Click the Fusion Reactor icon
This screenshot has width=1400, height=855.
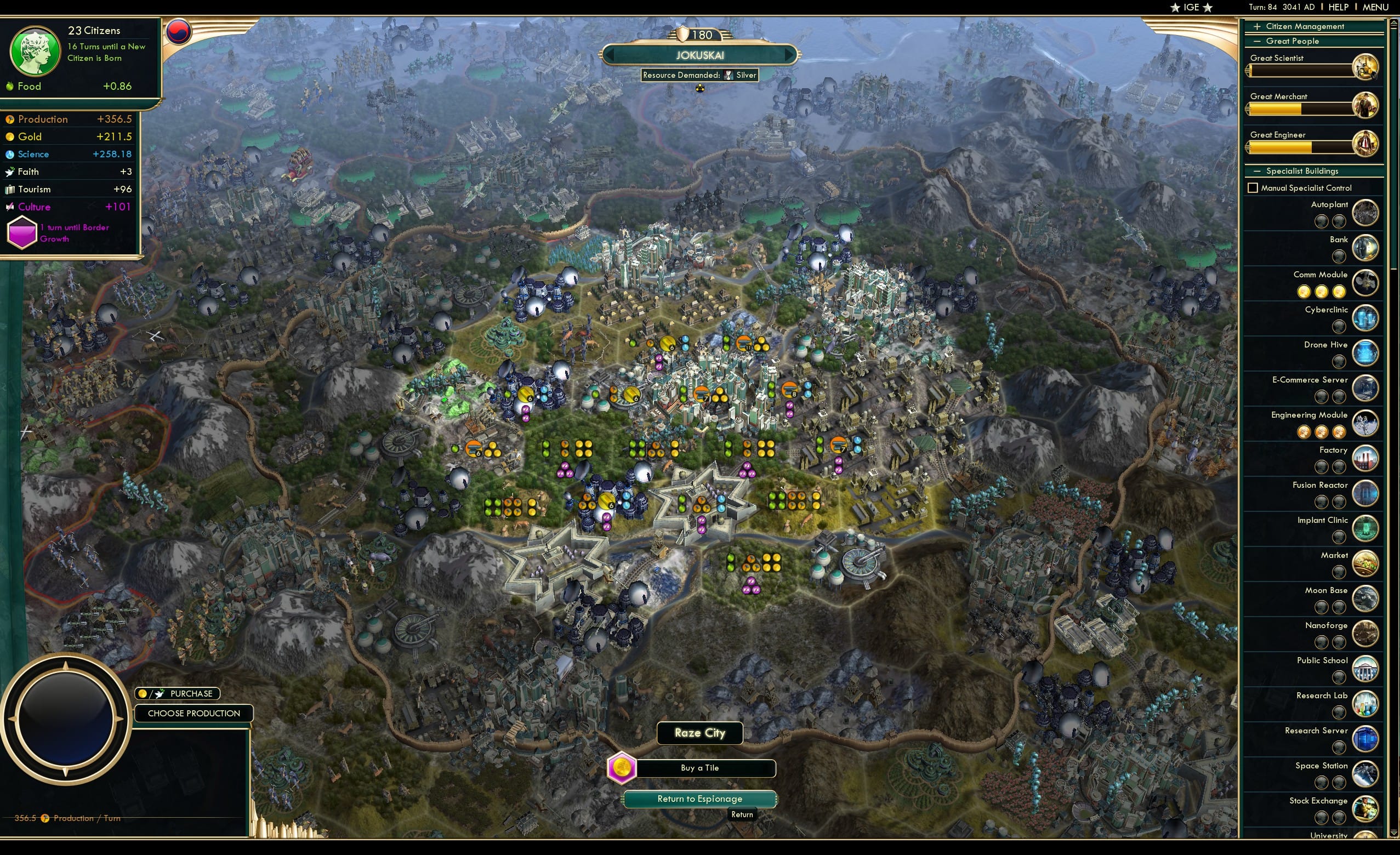click(x=1367, y=493)
